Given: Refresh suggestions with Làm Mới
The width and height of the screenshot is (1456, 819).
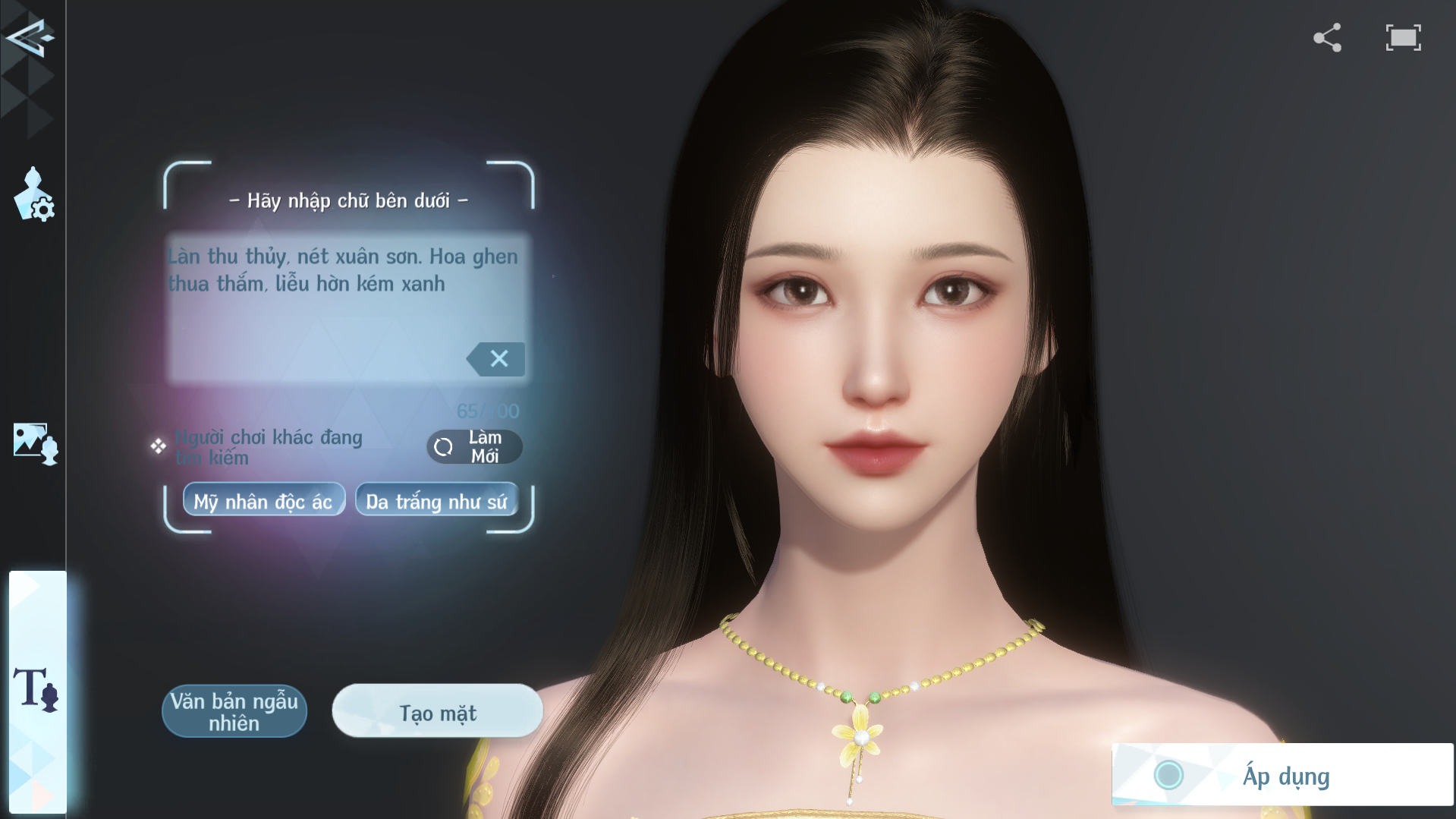Looking at the screenshot, I should [474, 447].
